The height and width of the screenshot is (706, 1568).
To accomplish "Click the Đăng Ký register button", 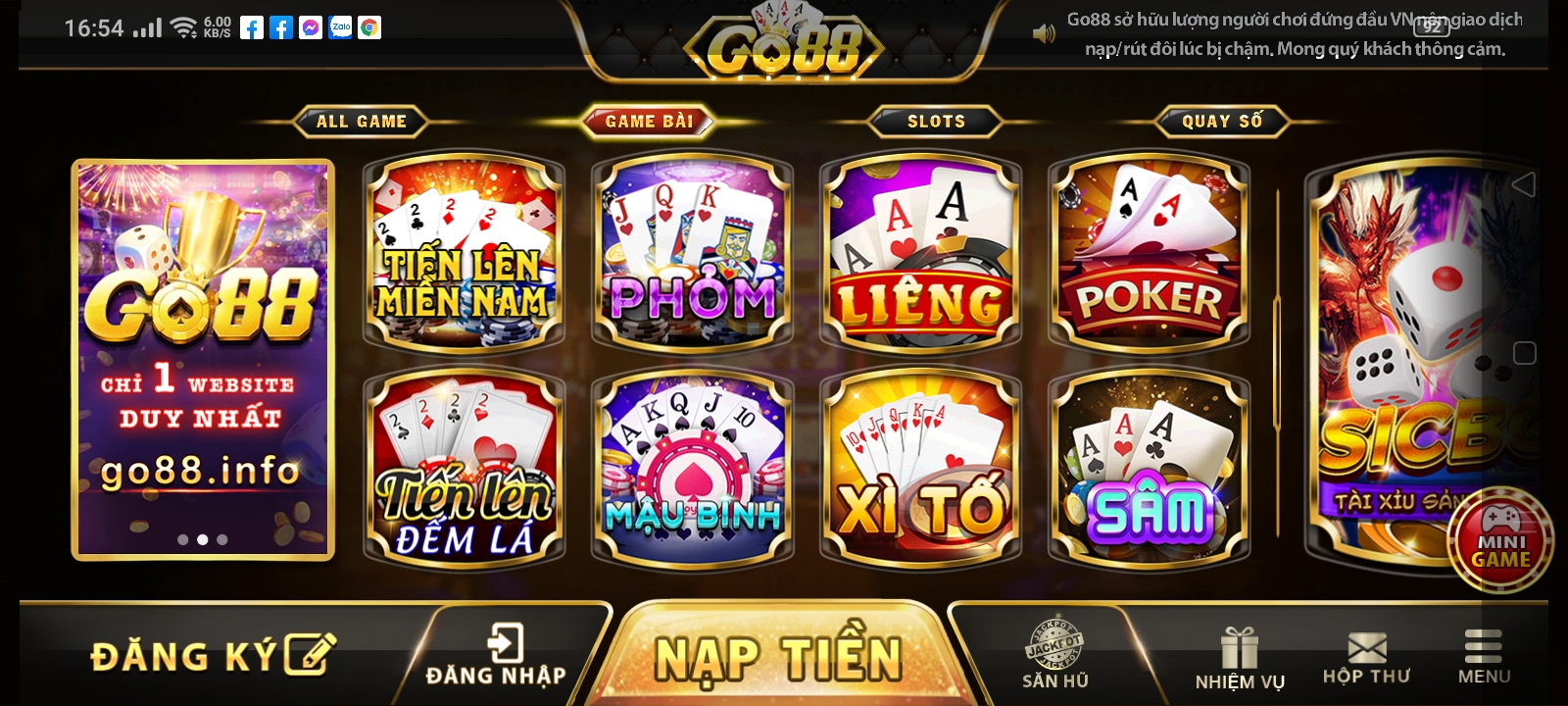I will (212, 655).
